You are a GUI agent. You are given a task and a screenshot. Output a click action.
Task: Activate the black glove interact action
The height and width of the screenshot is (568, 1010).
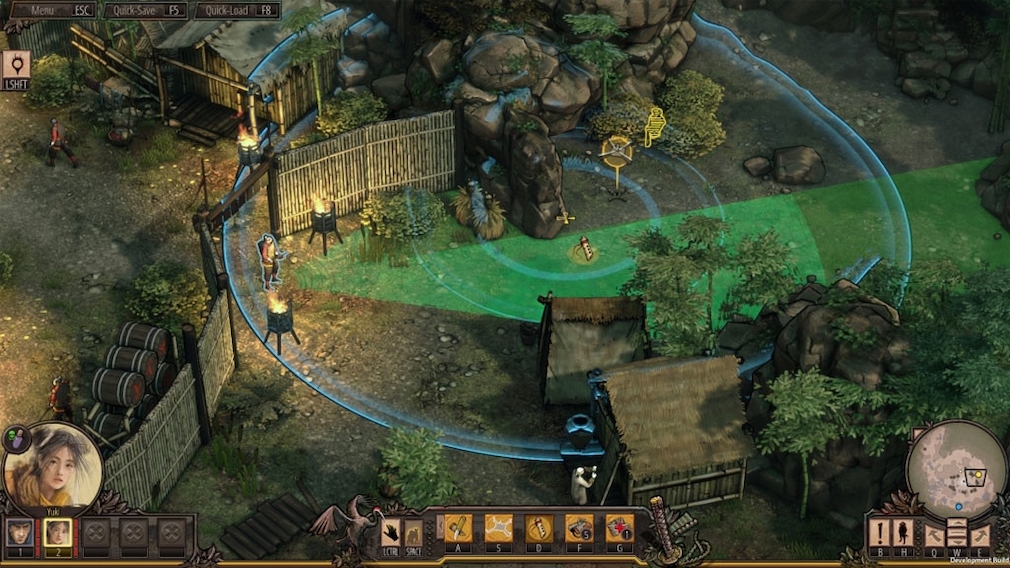click(x=391, y=532)
